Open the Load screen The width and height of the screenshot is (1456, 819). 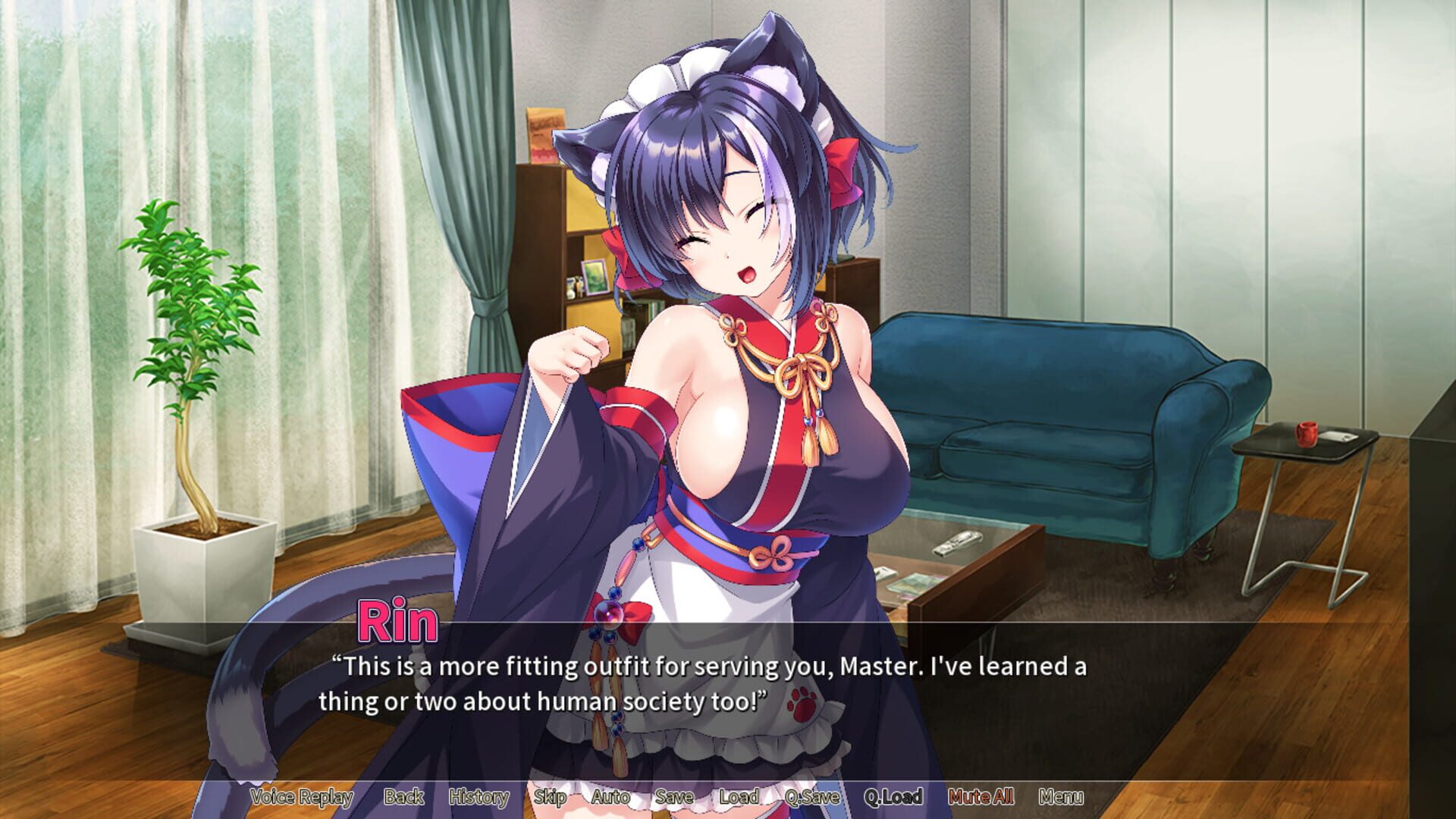click(x=739, y=797)
